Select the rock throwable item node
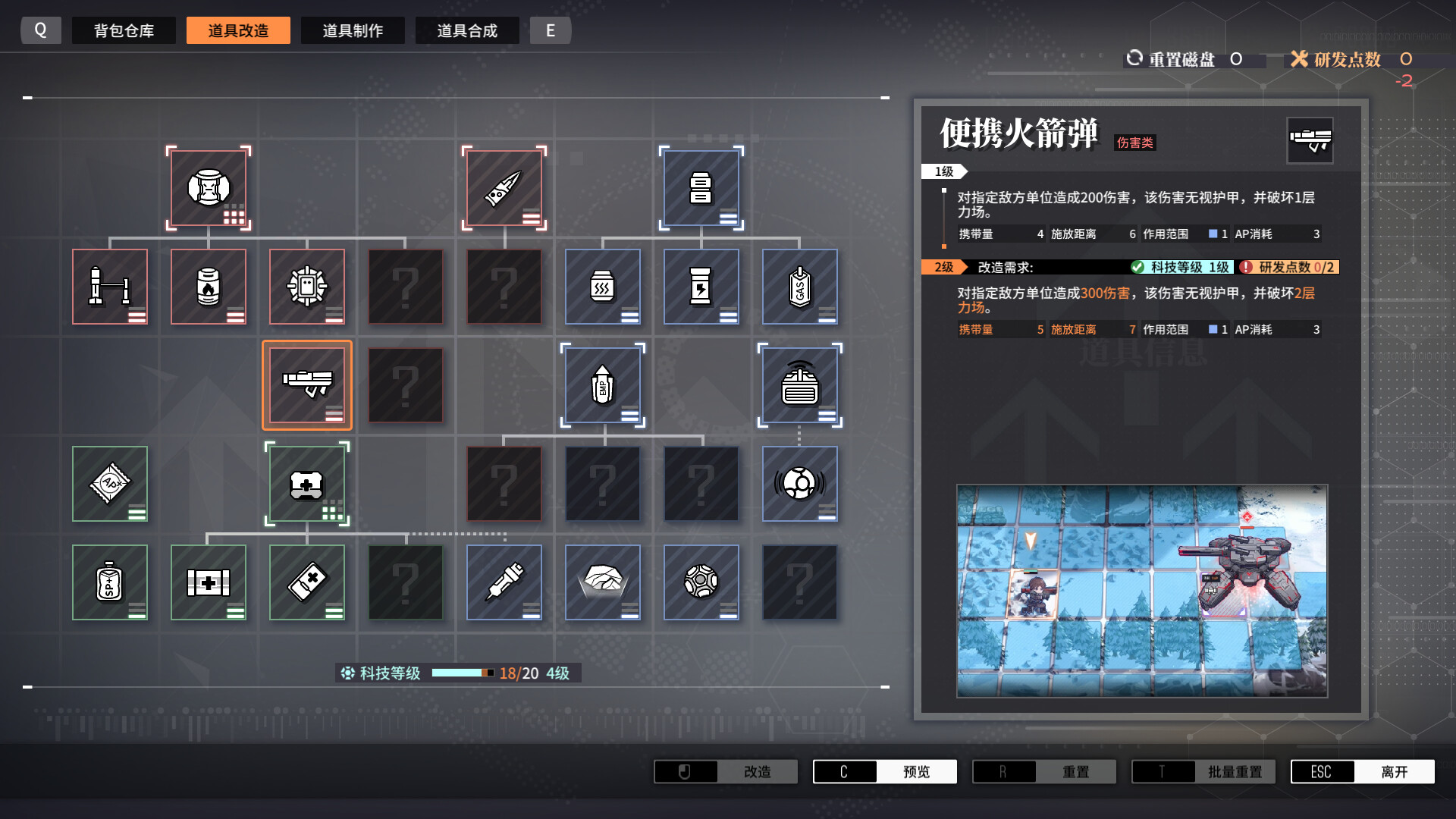This screenshot has width=1456, height=819. pos(603,582)
